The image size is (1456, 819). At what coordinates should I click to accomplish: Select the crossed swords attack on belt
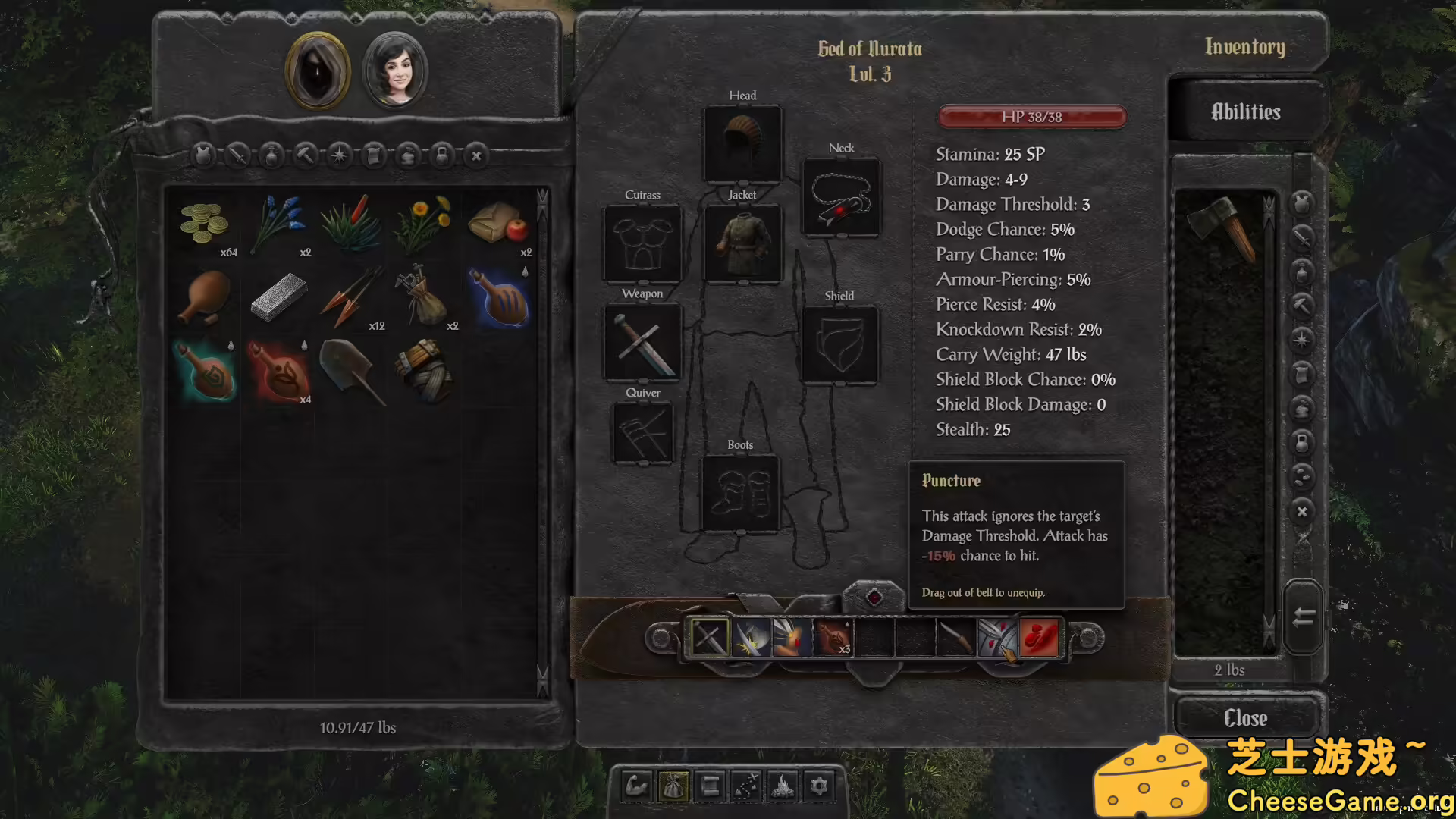click(x=710, y=637)
